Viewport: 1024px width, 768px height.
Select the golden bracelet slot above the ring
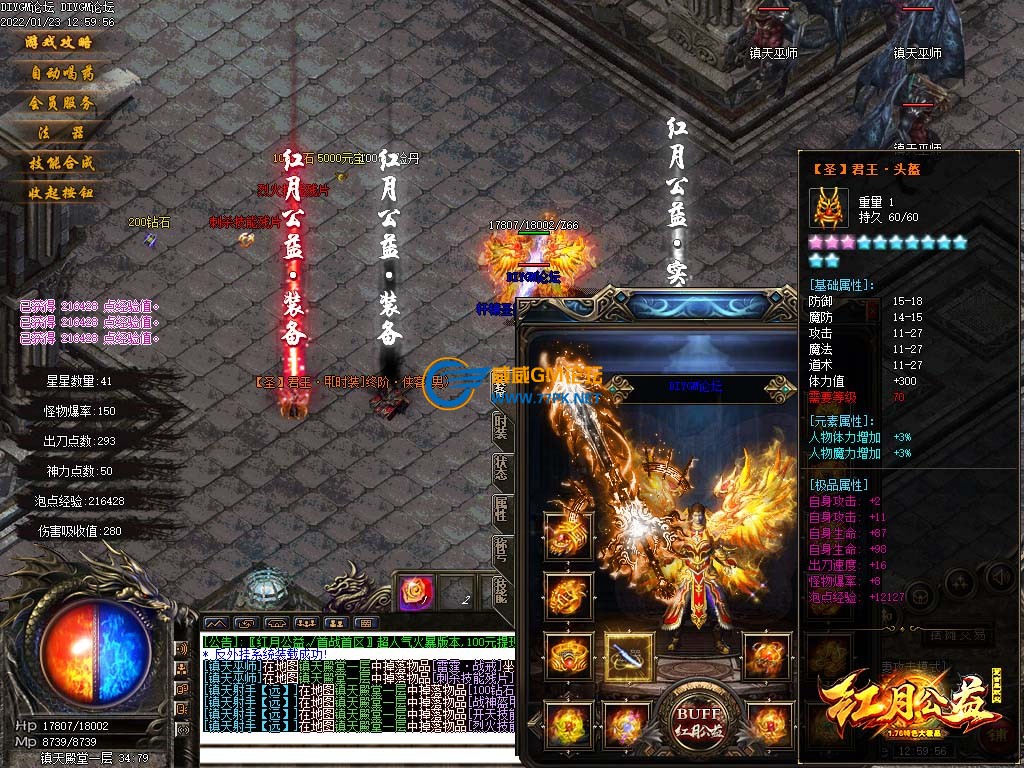coord(568,596)
